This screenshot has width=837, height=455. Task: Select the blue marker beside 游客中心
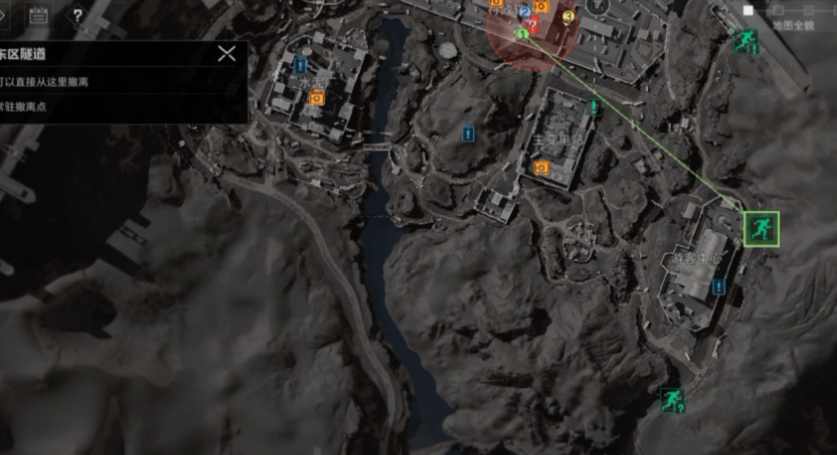pyautogui.click(x=718, y=287)
